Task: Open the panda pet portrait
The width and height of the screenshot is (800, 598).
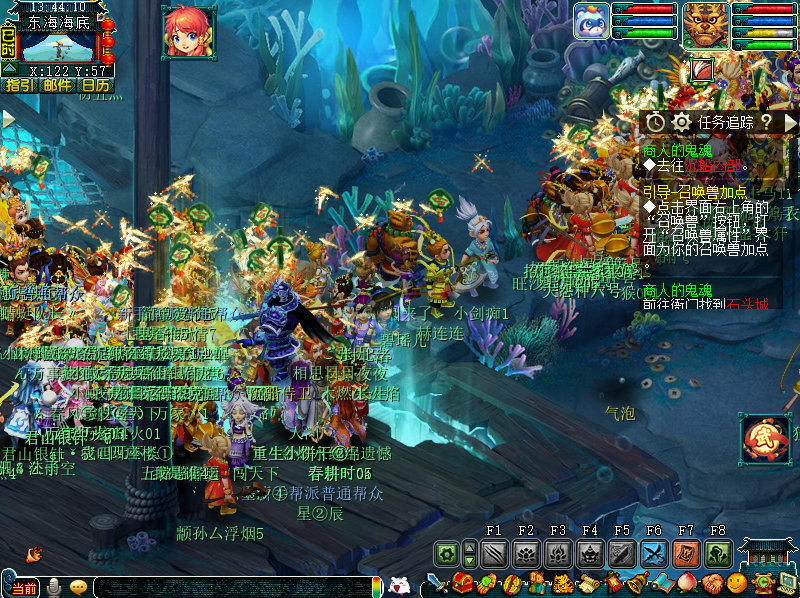Action: pyautogui.click(x=591, y=21)
